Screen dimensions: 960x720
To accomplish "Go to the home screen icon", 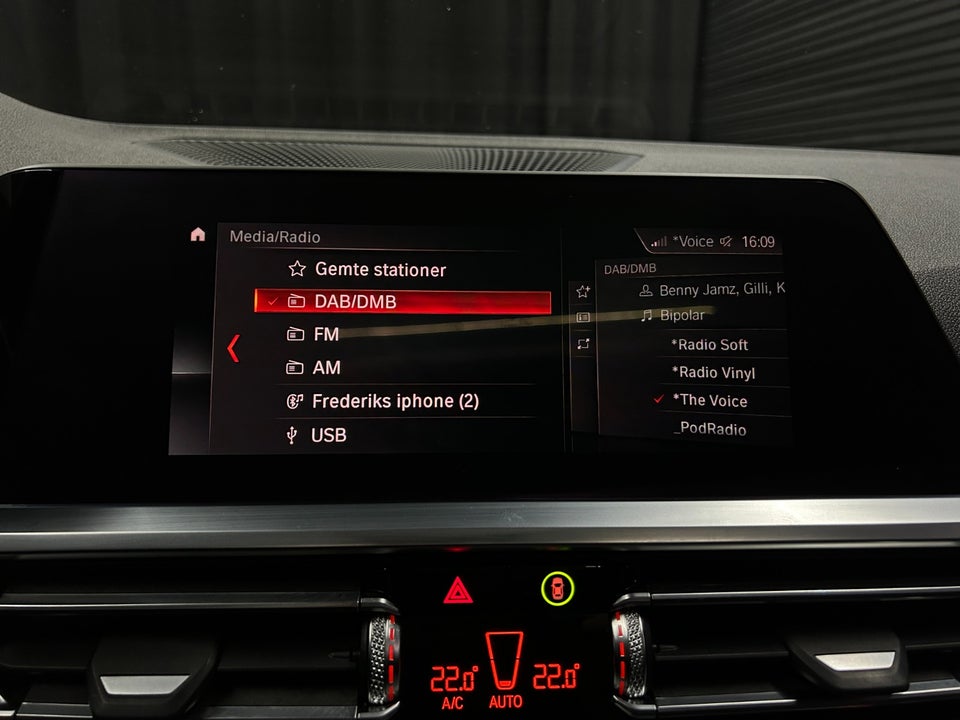I will pos(198,235).
